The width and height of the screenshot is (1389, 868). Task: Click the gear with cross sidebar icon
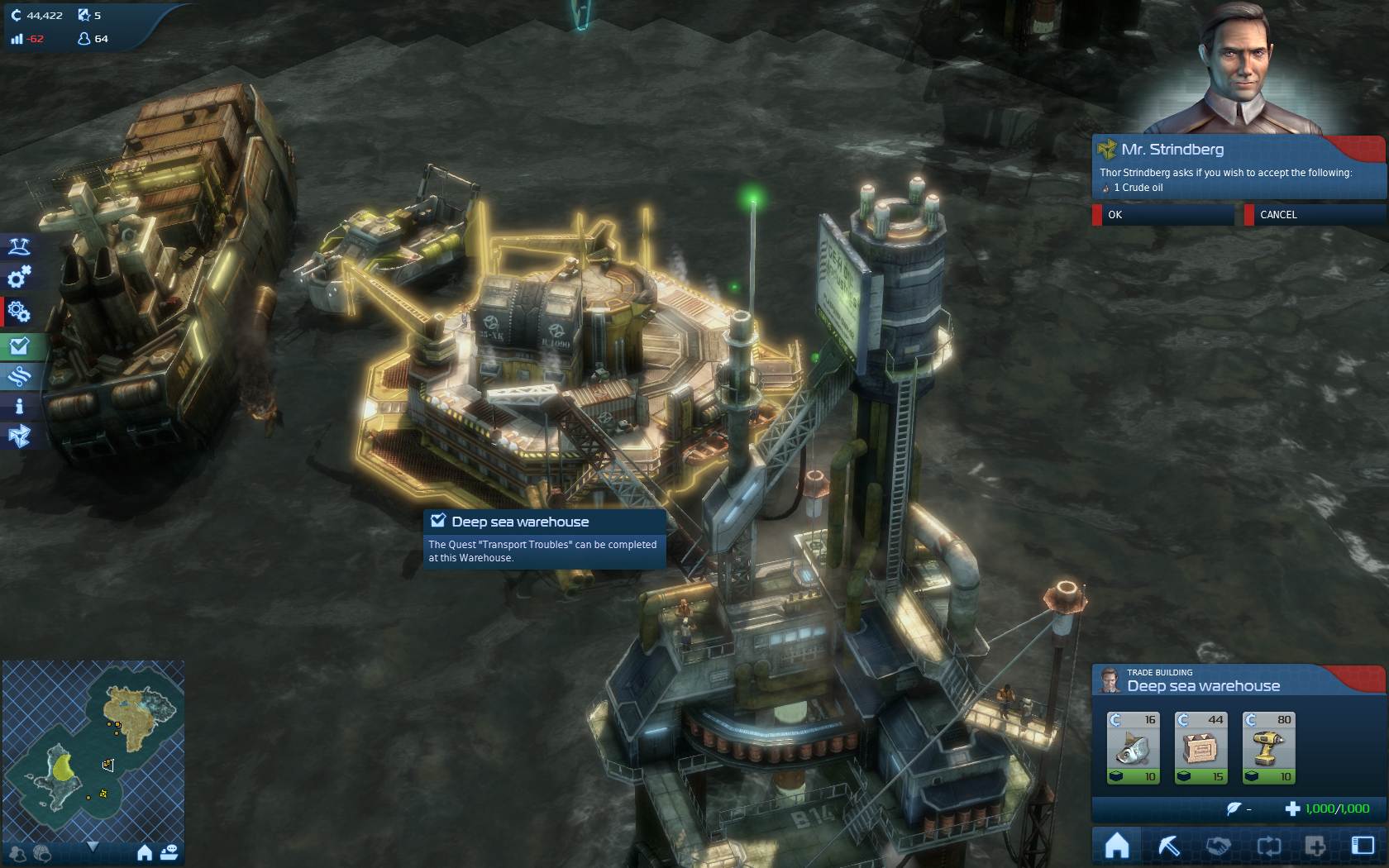[x=19, y=277]
